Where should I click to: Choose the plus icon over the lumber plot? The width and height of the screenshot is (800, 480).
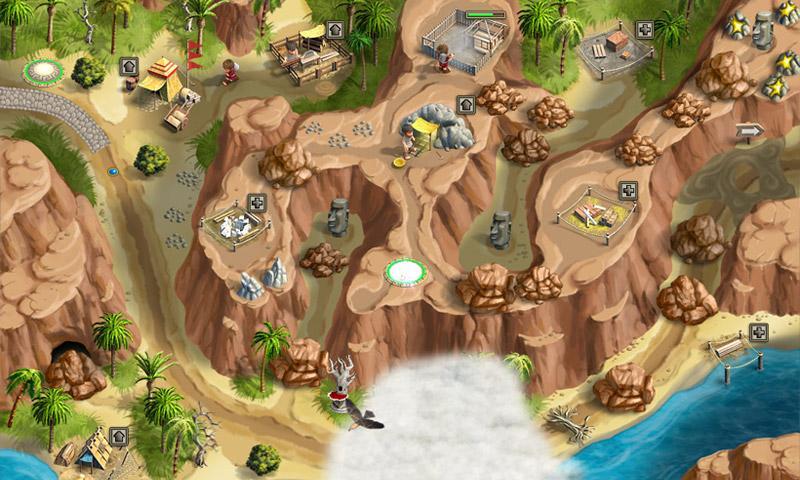point(627,190)
